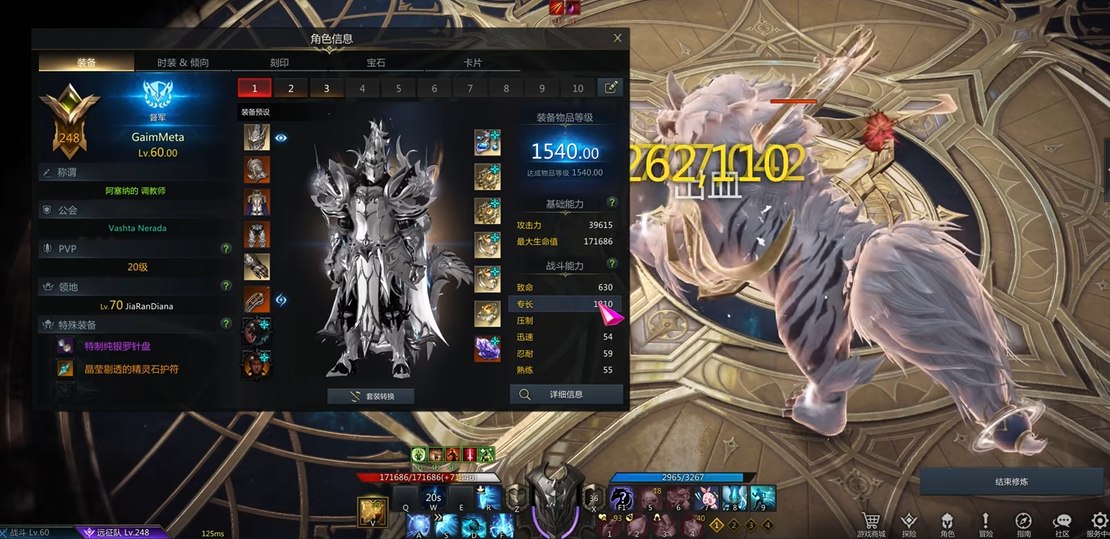
Task: Select the helmet equipment slot
Action: point(256,138)
